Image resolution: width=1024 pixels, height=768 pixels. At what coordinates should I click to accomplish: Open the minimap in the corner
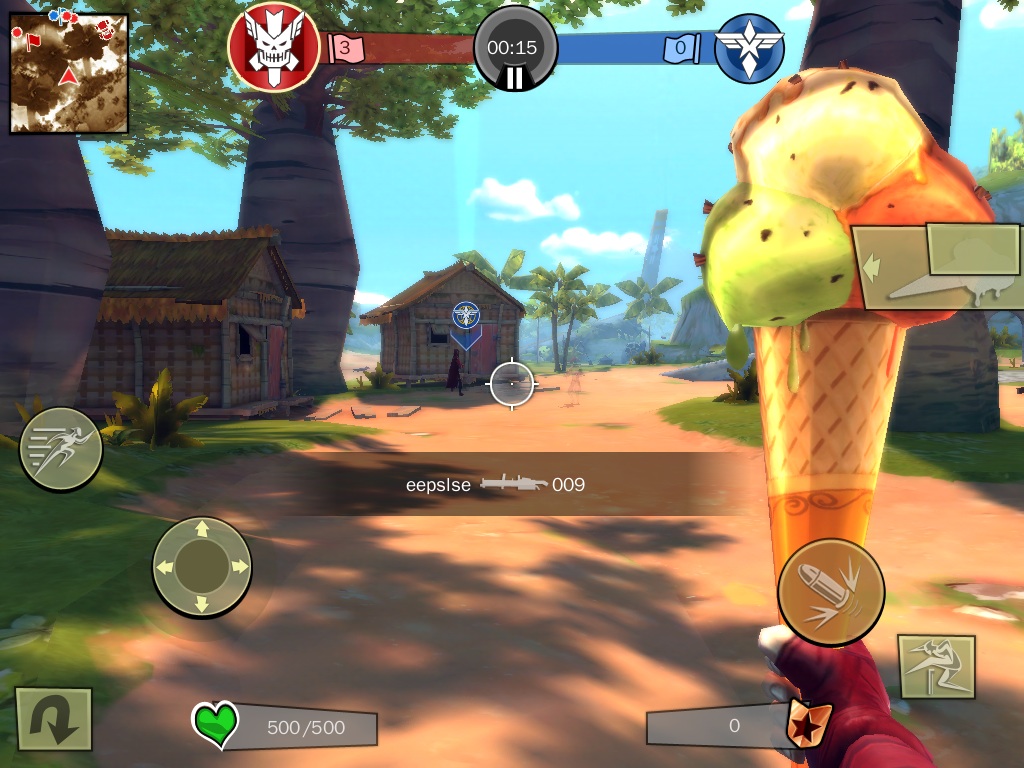[69, 73]
